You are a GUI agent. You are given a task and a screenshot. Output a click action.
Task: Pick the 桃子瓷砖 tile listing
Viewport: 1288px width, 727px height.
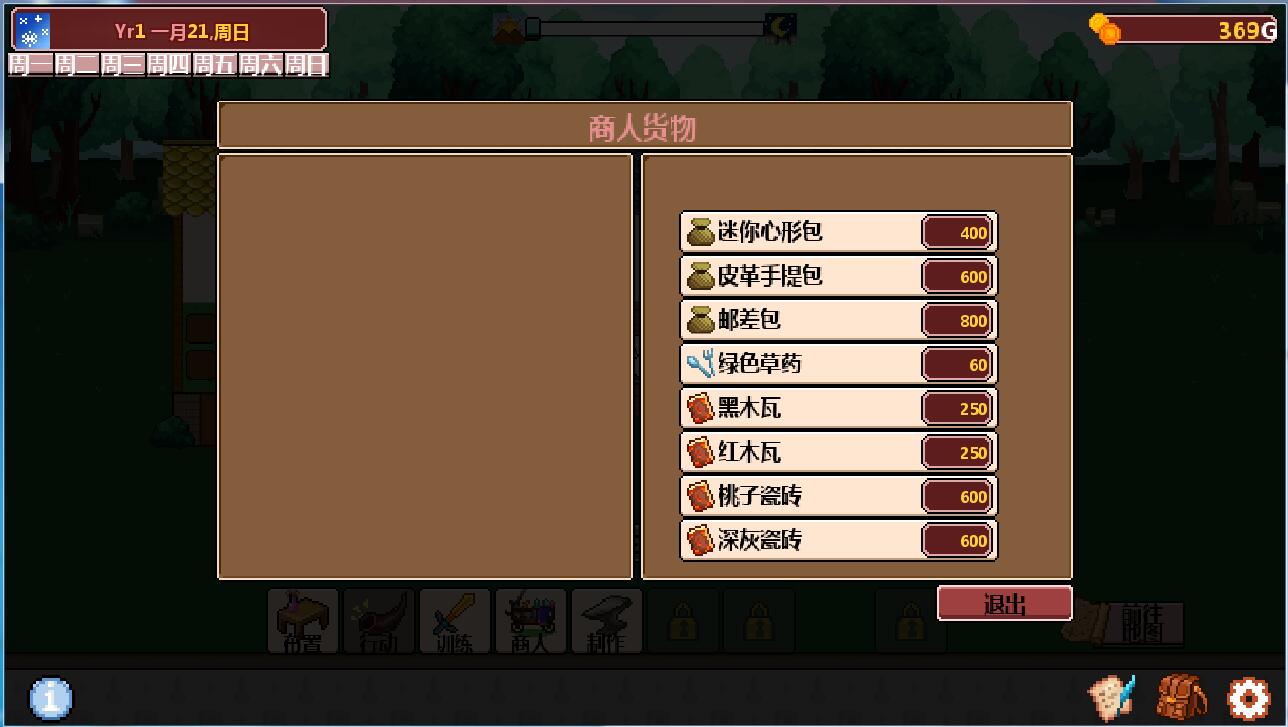[838, 496]
